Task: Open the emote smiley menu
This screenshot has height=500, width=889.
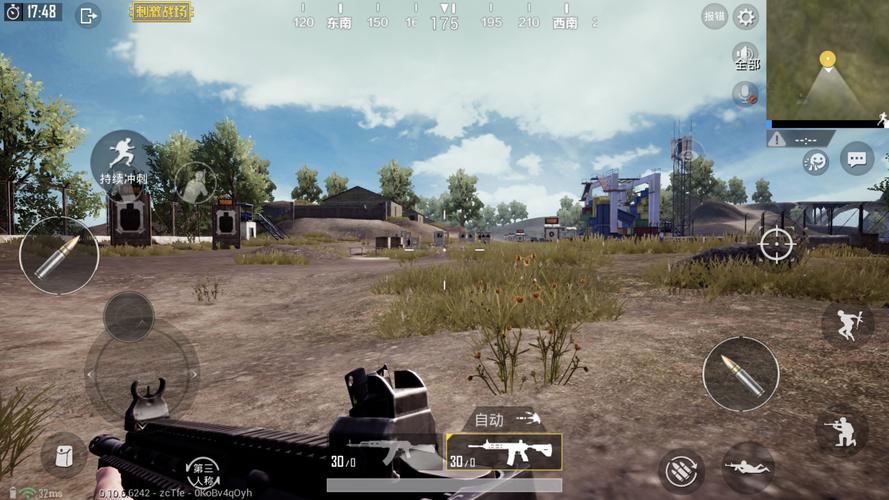Action: tap(816, 161)
